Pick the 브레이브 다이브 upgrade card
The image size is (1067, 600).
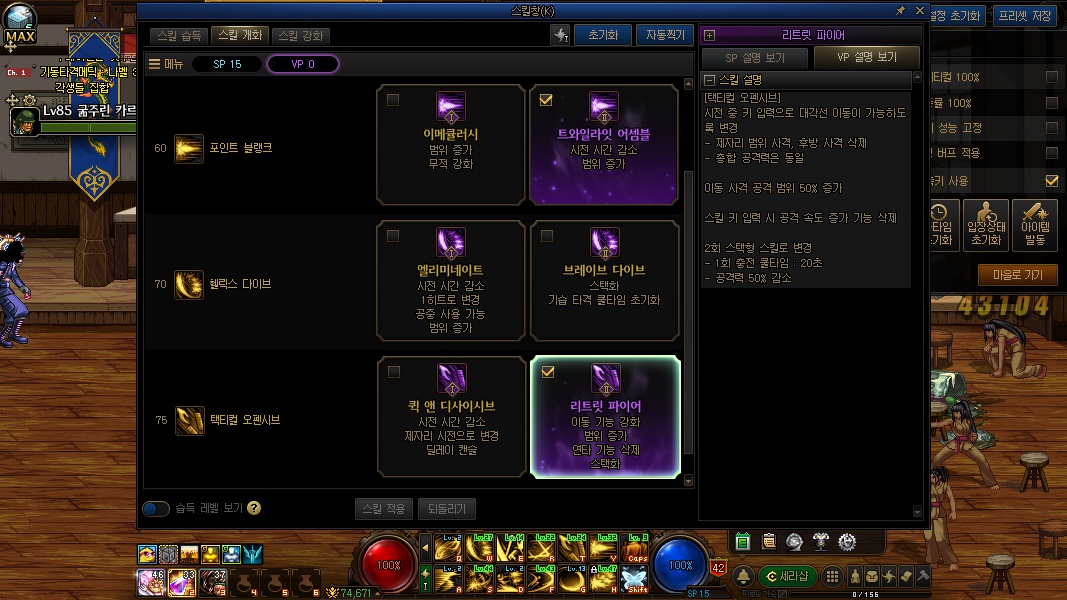[604, 280]
